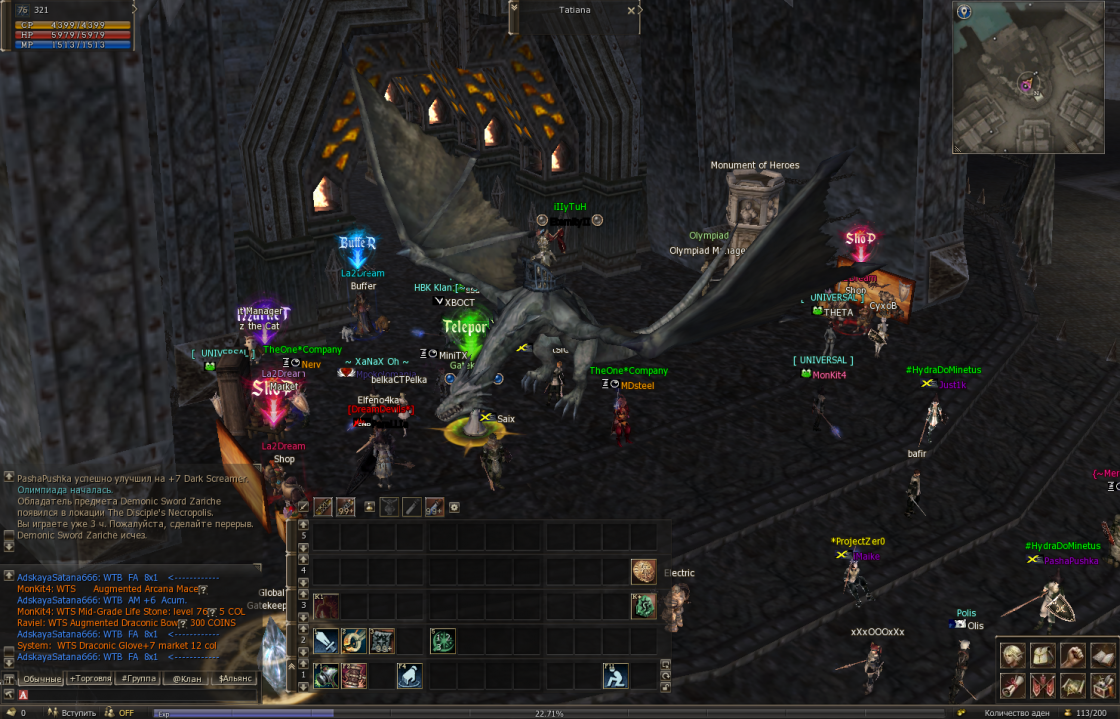Open the system menu chest icon

[x=1103, y=686]
